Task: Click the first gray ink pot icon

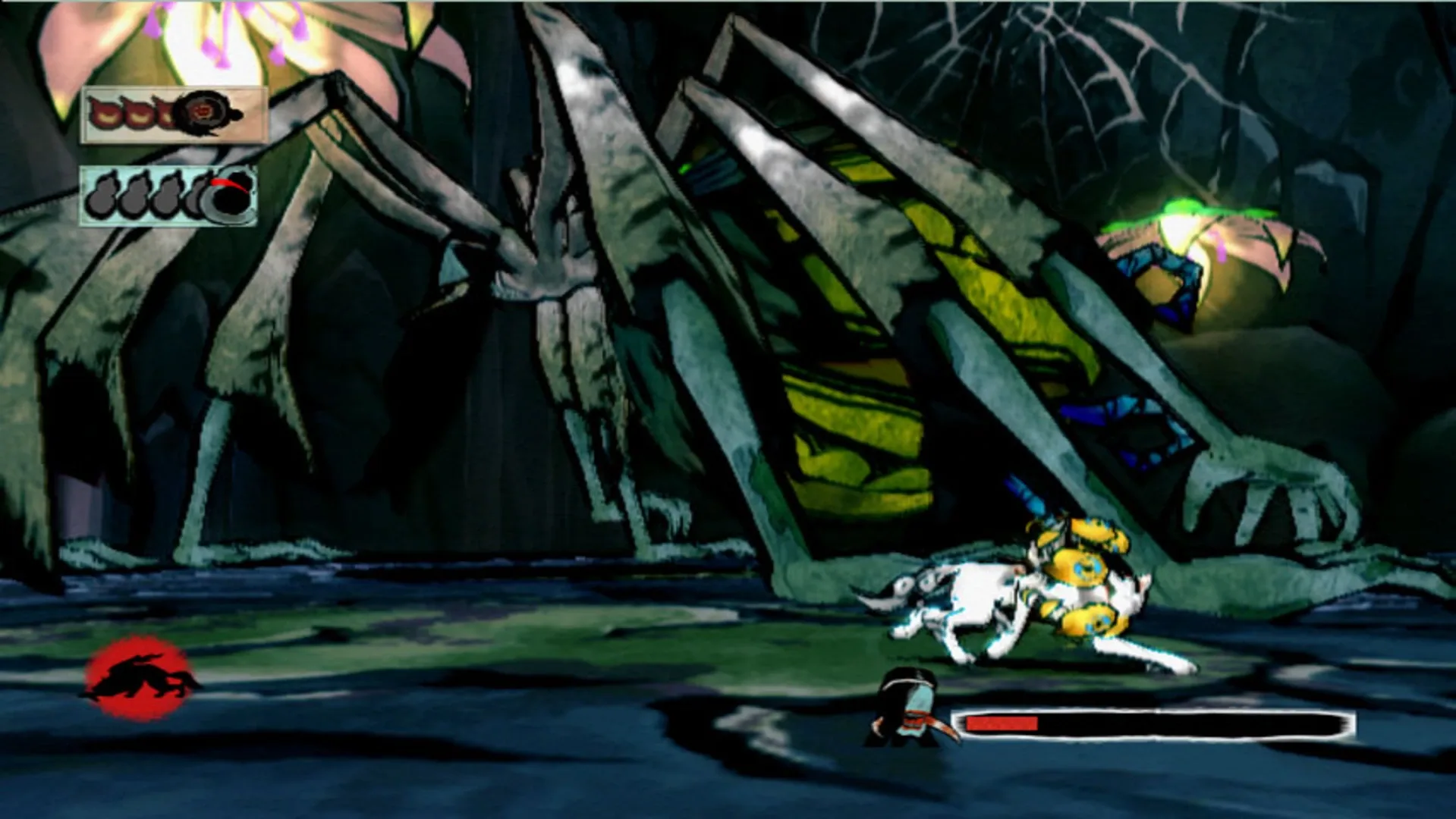Action: (x=102, y=196)
